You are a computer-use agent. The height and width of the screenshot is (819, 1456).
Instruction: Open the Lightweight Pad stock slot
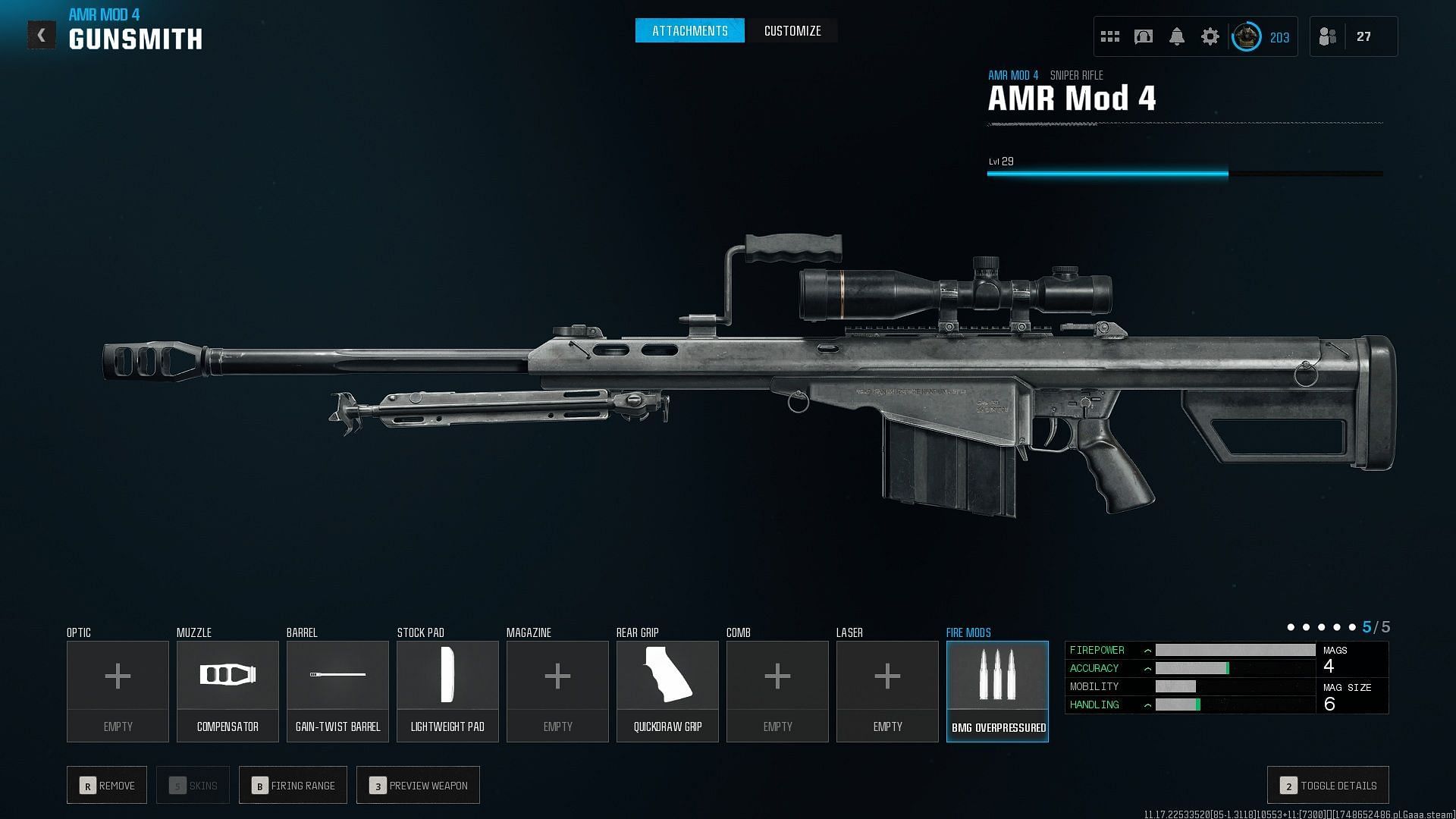click(447, 691)
